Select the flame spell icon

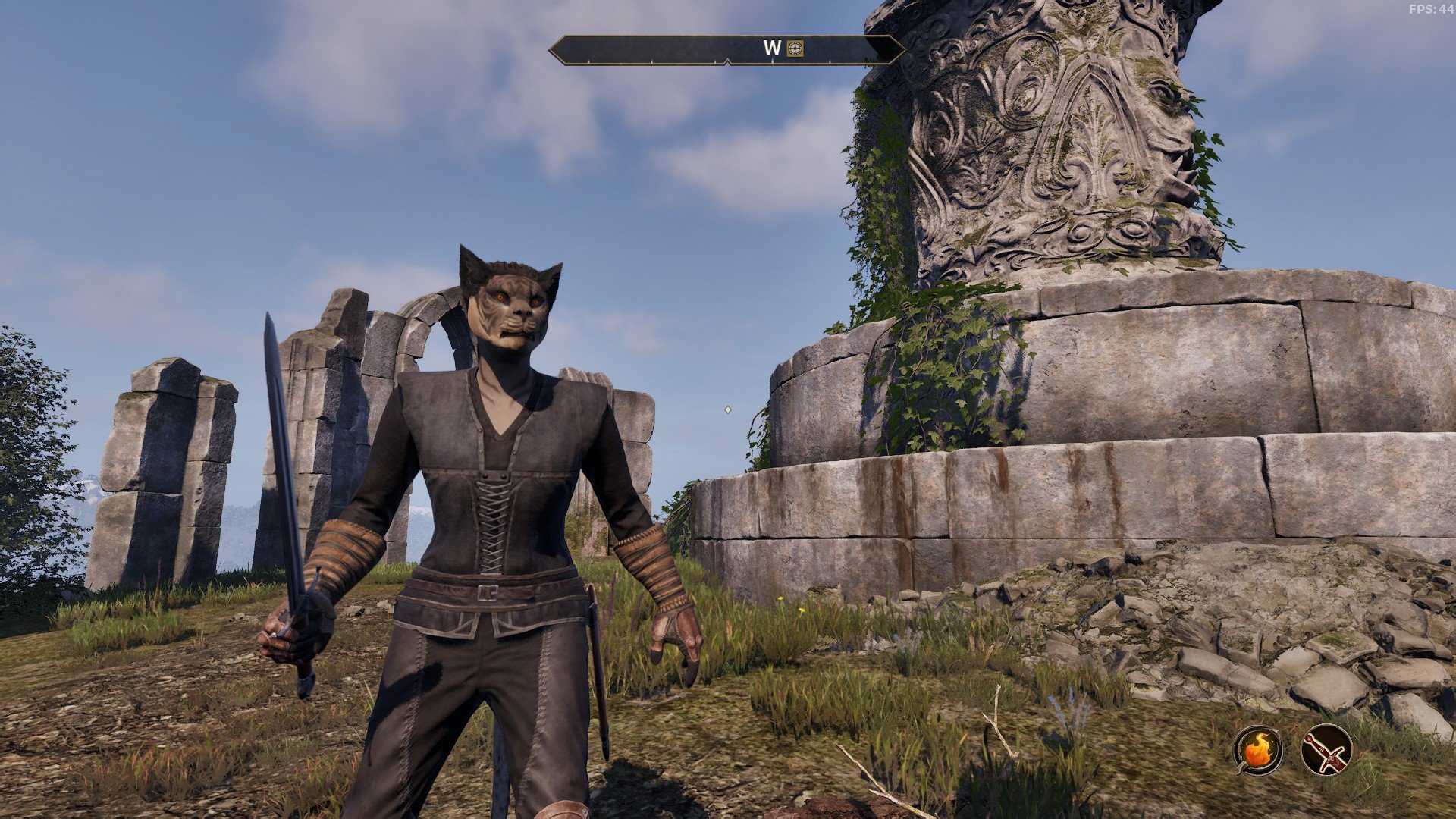1258,749
